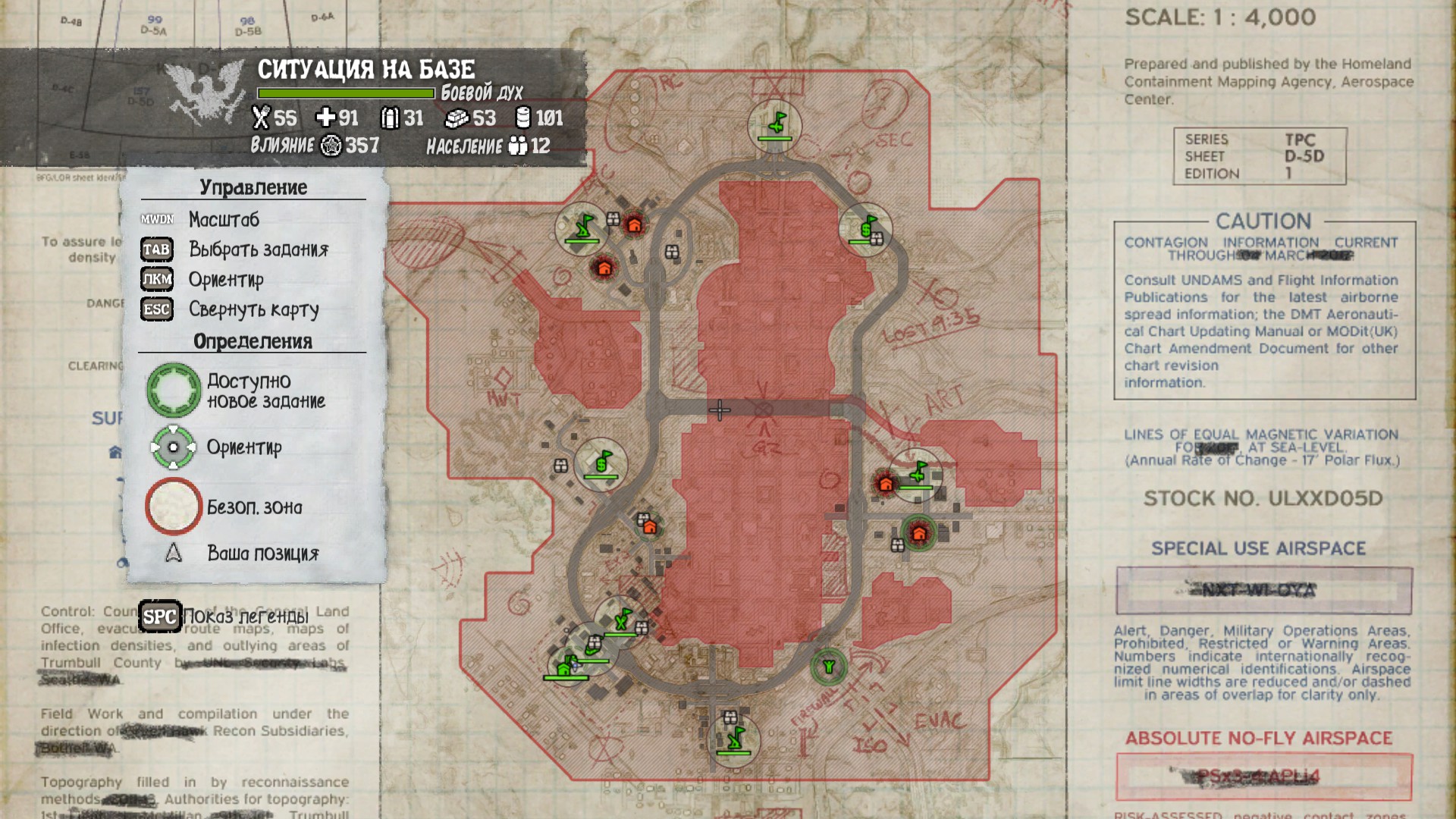Click the Безоп. зона legend circle
Image resolution: width=1456 pixels, height=819 pixels.
click(174, 507)
